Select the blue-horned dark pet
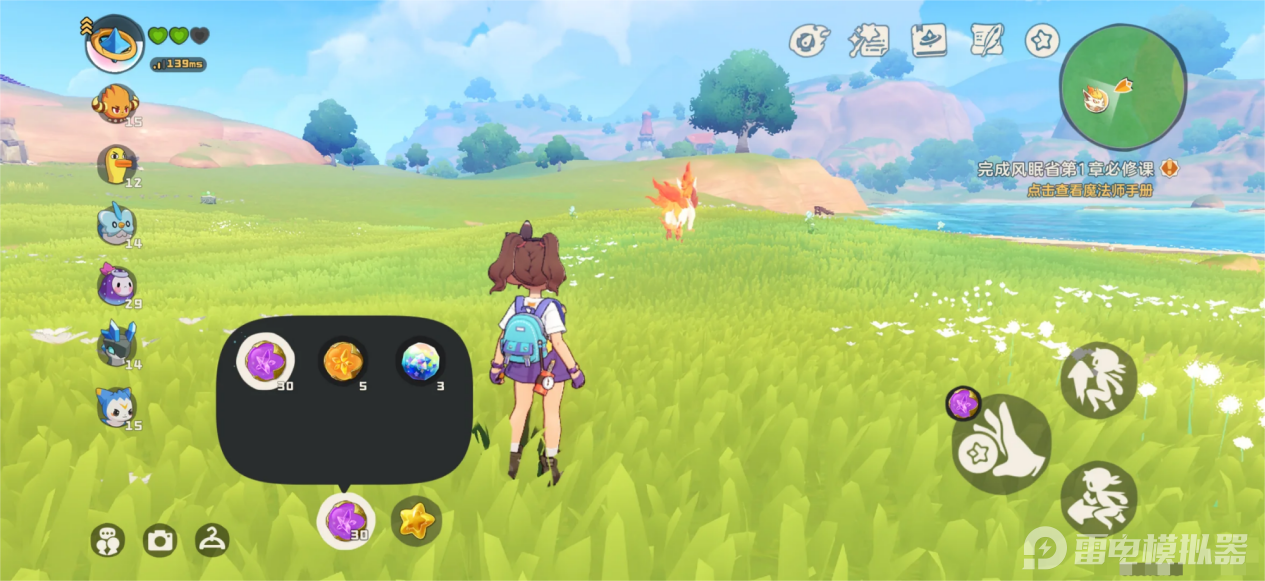1265x581 pixels. click(116, 345)
